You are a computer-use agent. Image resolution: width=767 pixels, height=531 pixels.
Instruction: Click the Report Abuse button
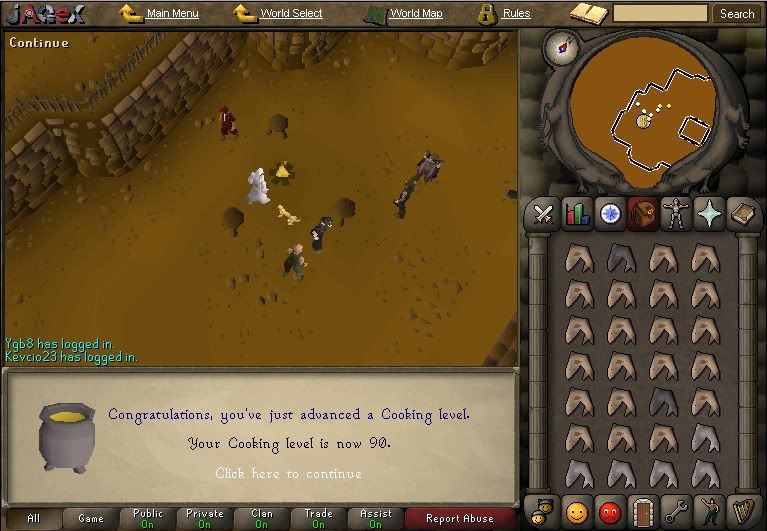coord(459,518)
